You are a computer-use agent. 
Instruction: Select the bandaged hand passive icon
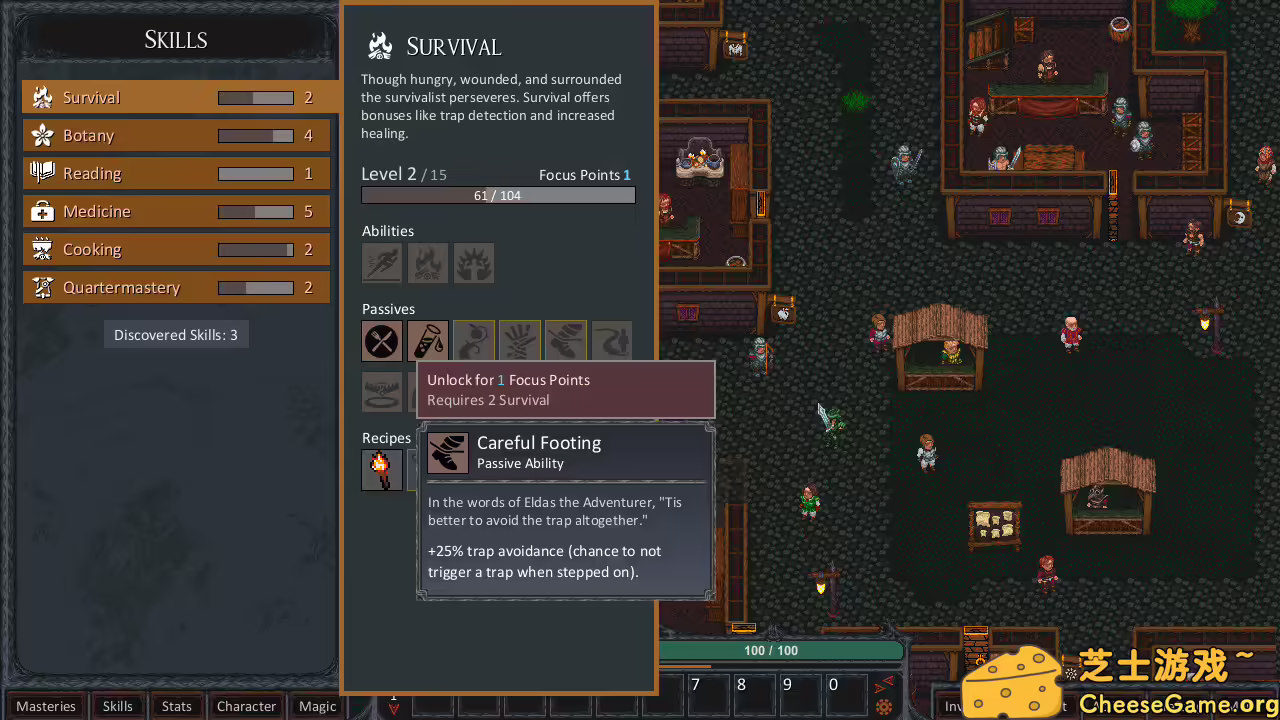tap(520, 341)
